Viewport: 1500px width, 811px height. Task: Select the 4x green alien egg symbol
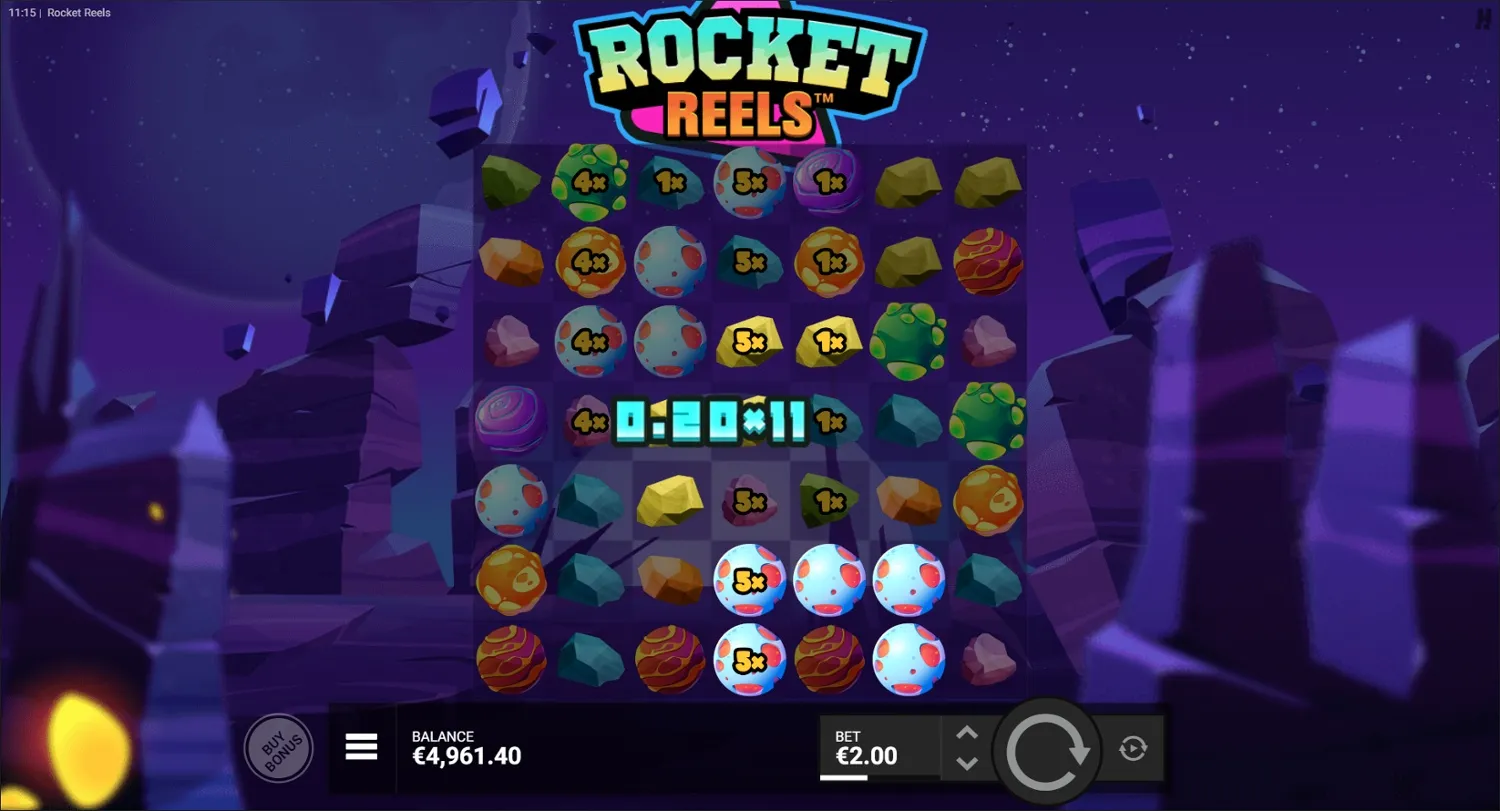pyautogui.click(x=590, y=180)
